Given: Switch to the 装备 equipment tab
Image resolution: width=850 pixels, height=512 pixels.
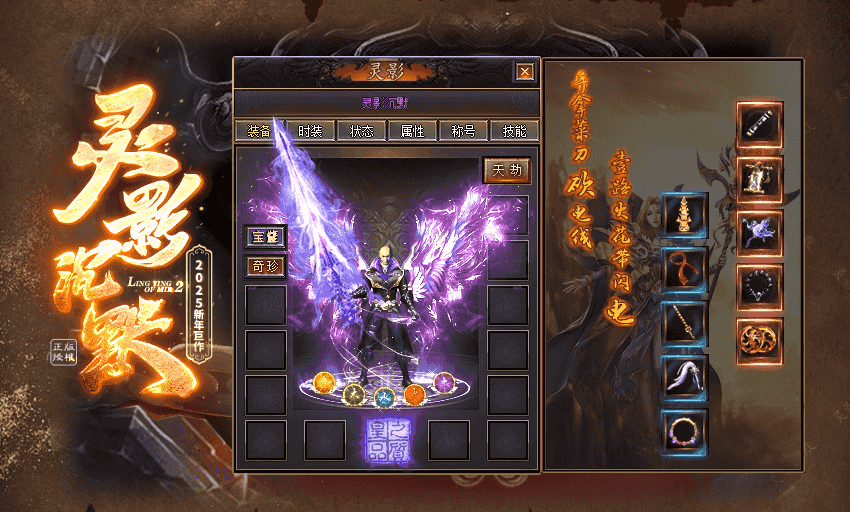Looking at the screenshot, I should click(258, 131).
